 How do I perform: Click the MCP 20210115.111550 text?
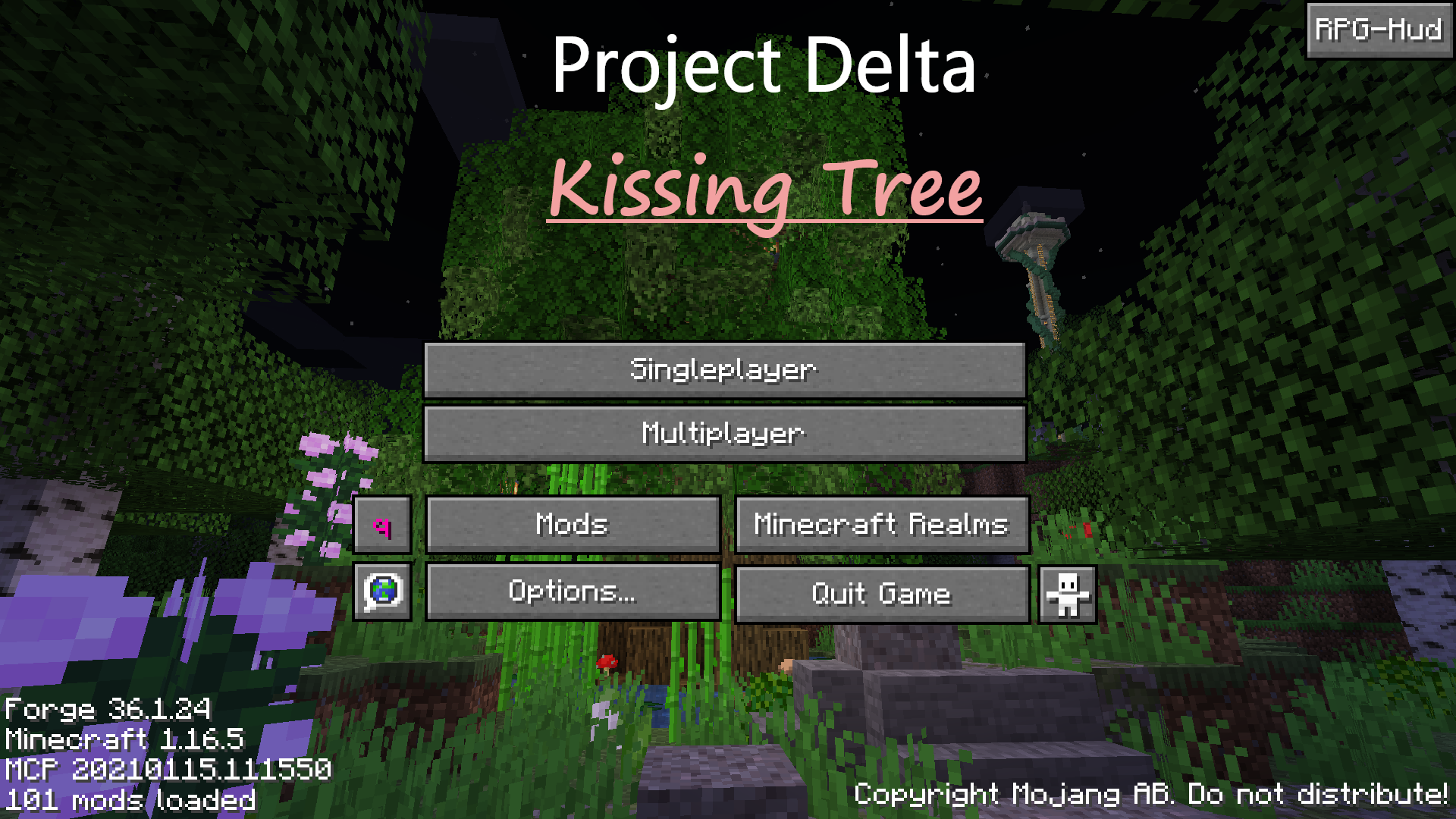(x=167, y=769)
